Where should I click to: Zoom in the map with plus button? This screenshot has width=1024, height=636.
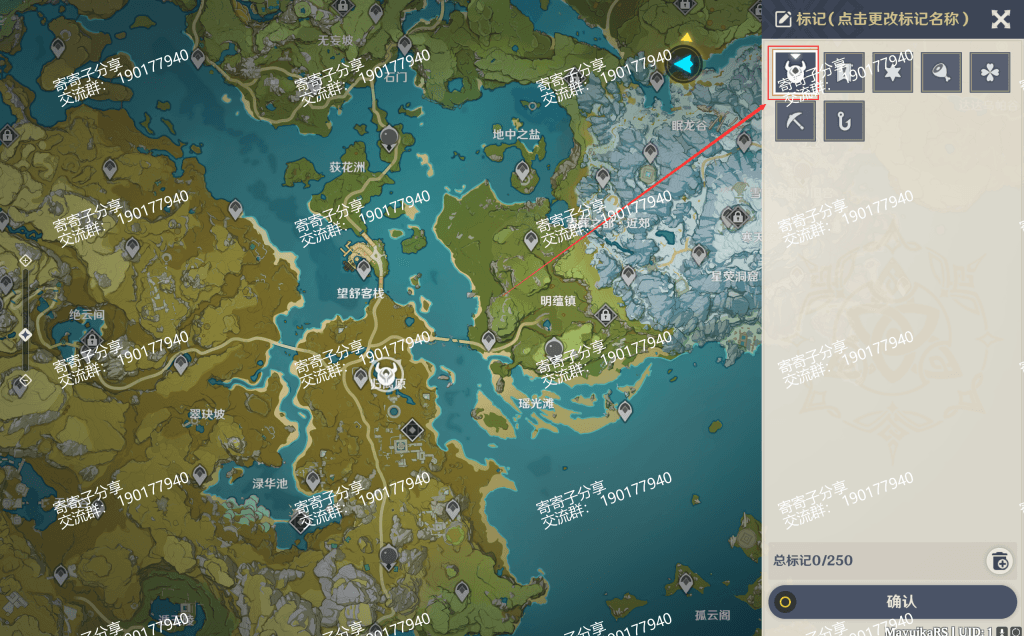(26, 260)
